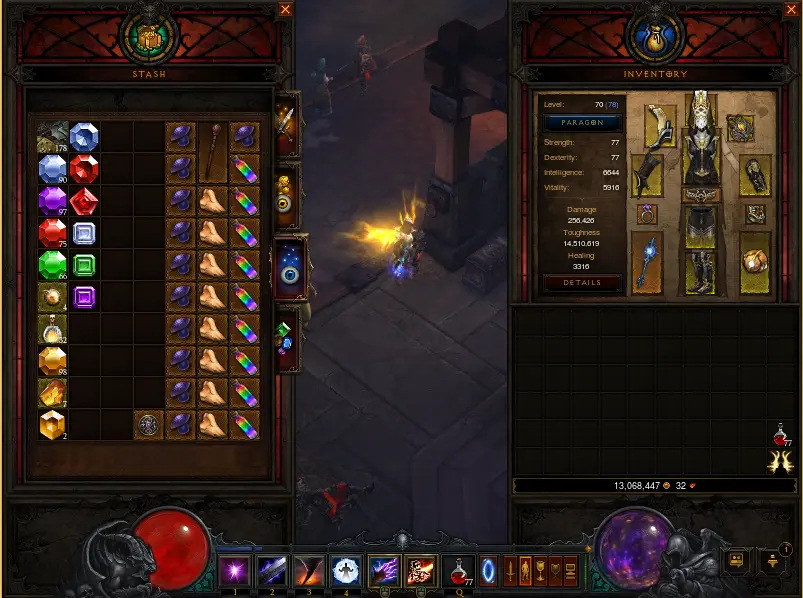Open the Paragon points window
Screen dimensions: 803x598
tap(582, 123)
